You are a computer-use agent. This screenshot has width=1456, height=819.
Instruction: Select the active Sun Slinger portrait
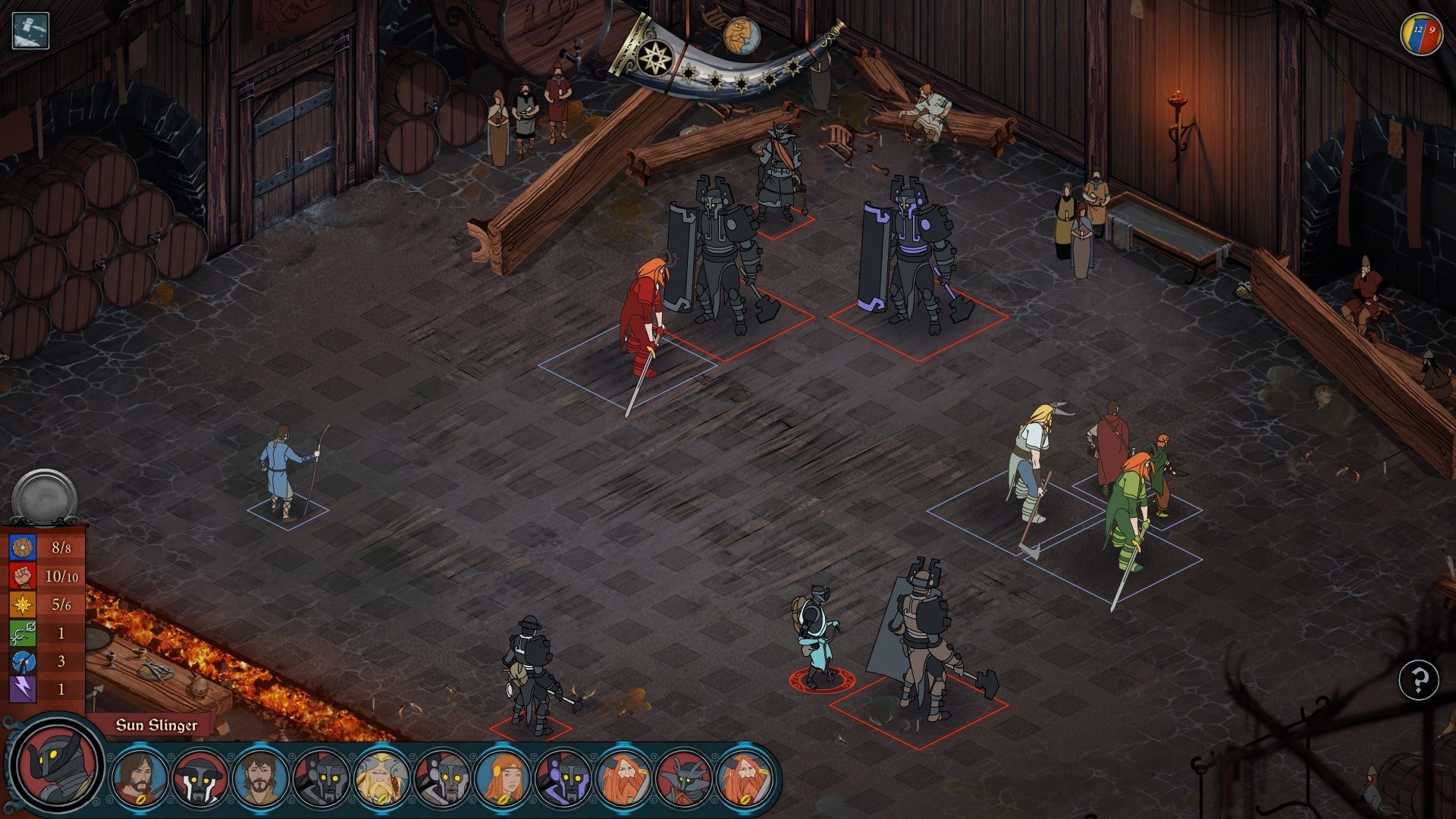[x=58, y=761]
